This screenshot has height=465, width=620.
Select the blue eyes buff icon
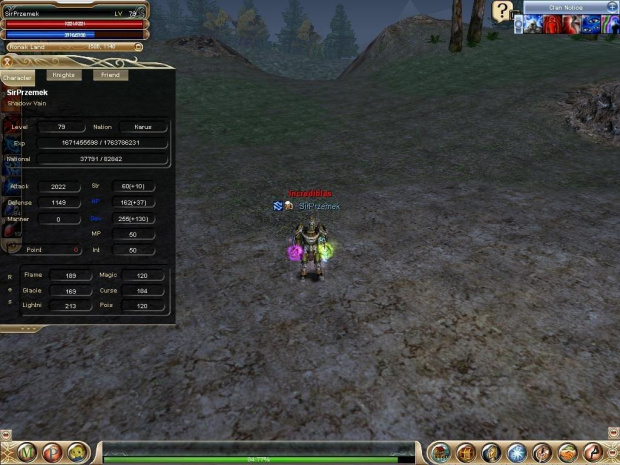(591, 24)
